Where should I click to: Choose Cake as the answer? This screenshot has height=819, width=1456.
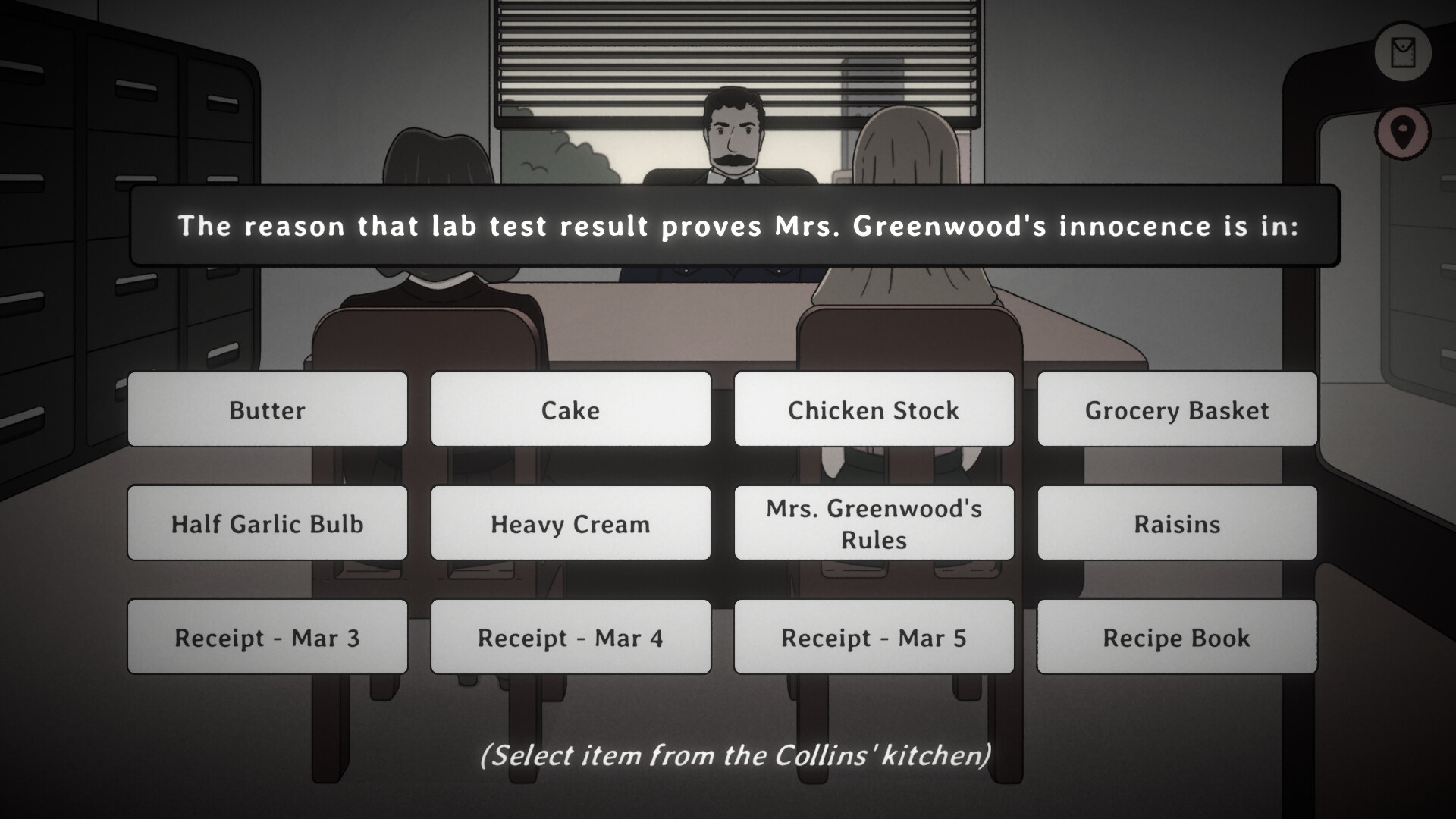pos(570,410)
